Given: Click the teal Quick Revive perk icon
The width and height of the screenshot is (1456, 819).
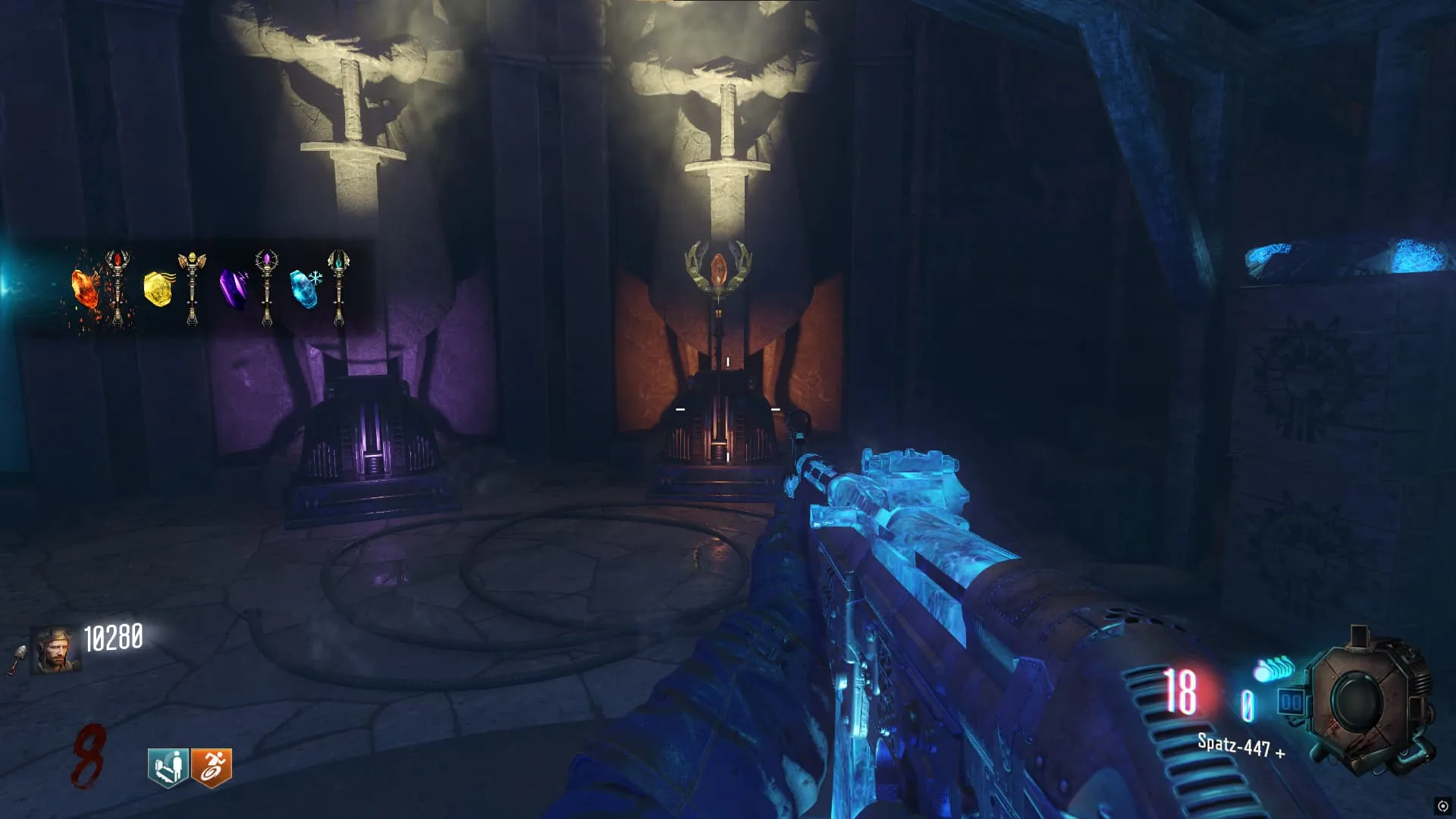Looking at the screenshot, I should tap(168, 767).
